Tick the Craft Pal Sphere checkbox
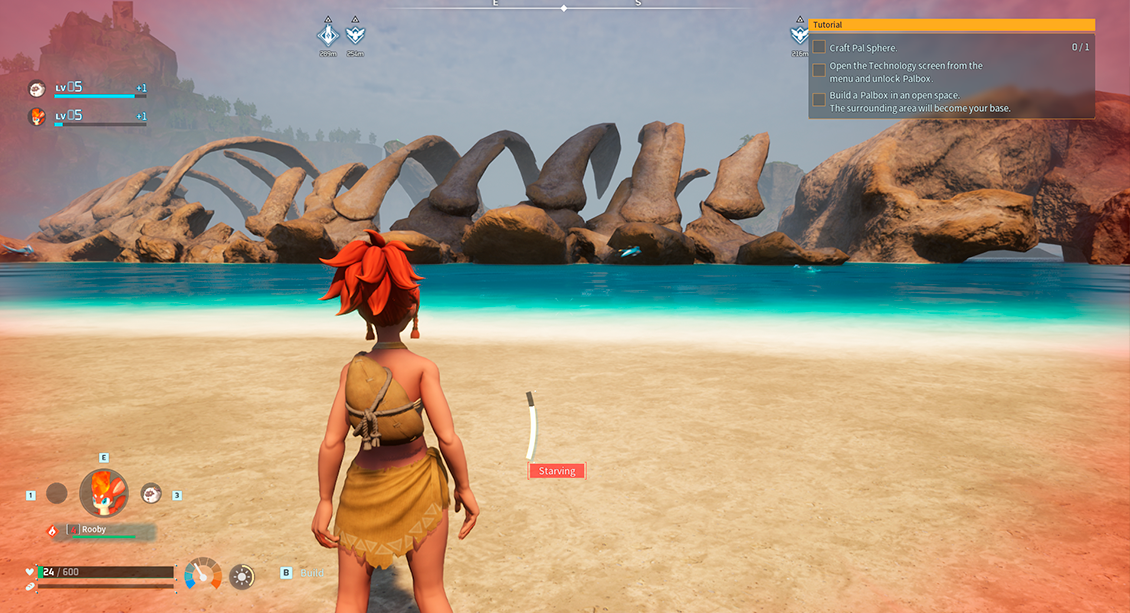This screenshot has height=613, width=1130. (819, 47)
